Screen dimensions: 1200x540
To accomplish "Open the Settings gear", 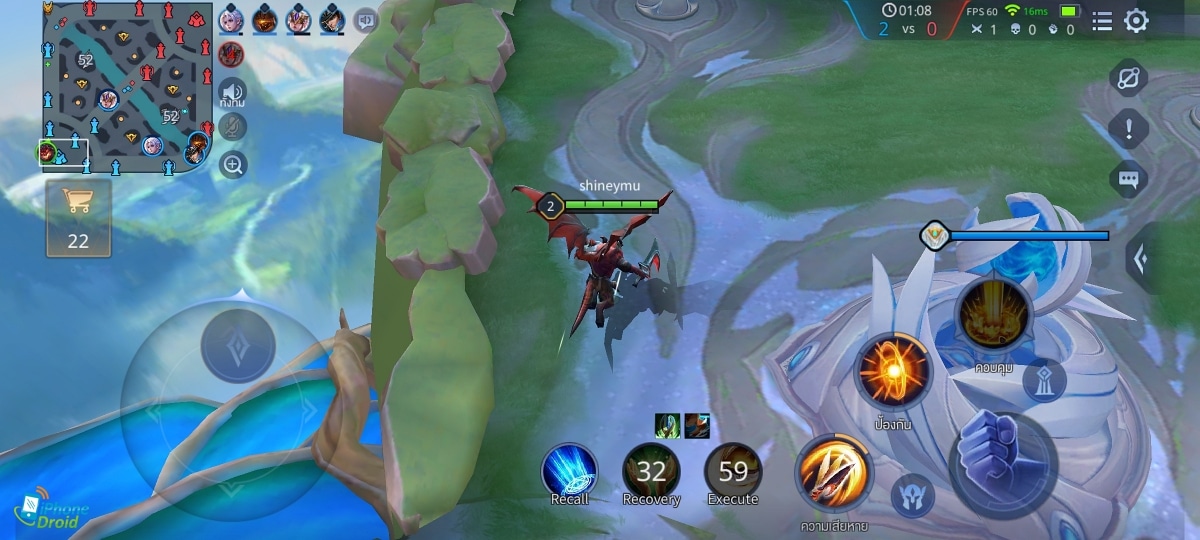I will point(1136,21).
